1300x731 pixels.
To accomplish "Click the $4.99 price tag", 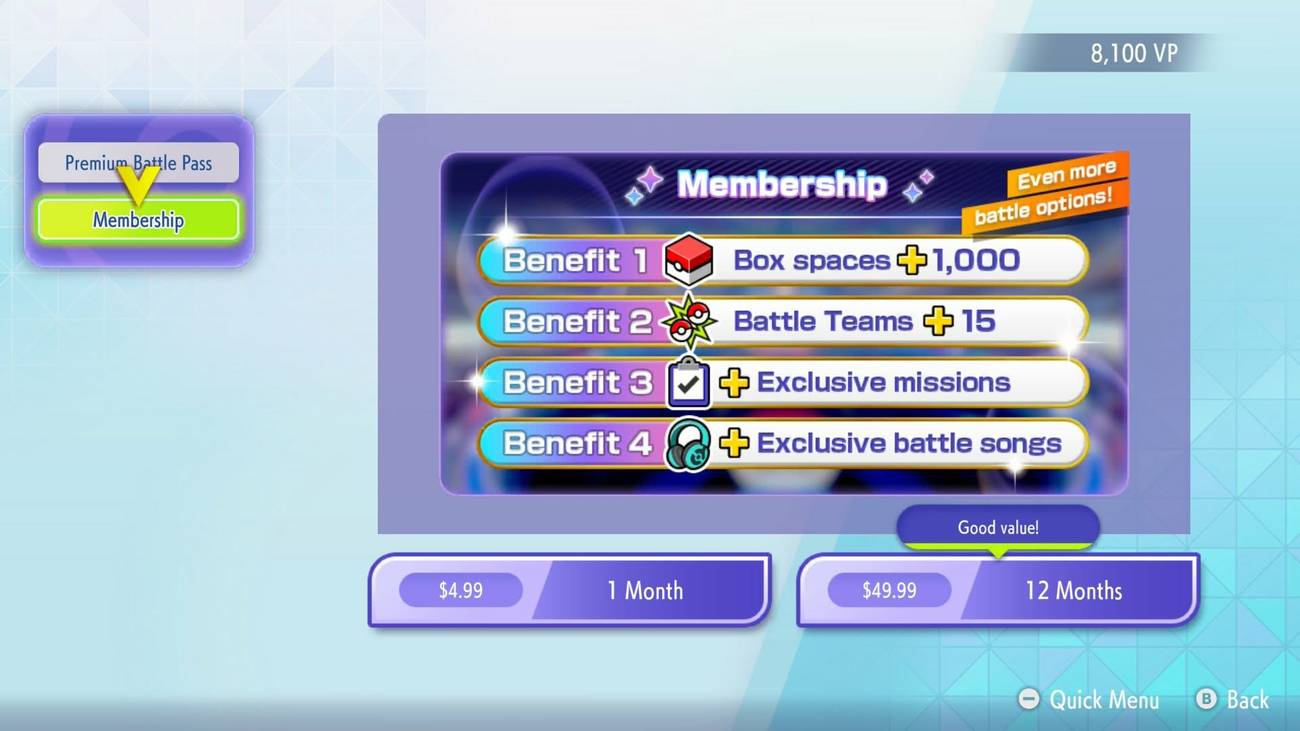I will coord(460,590).
